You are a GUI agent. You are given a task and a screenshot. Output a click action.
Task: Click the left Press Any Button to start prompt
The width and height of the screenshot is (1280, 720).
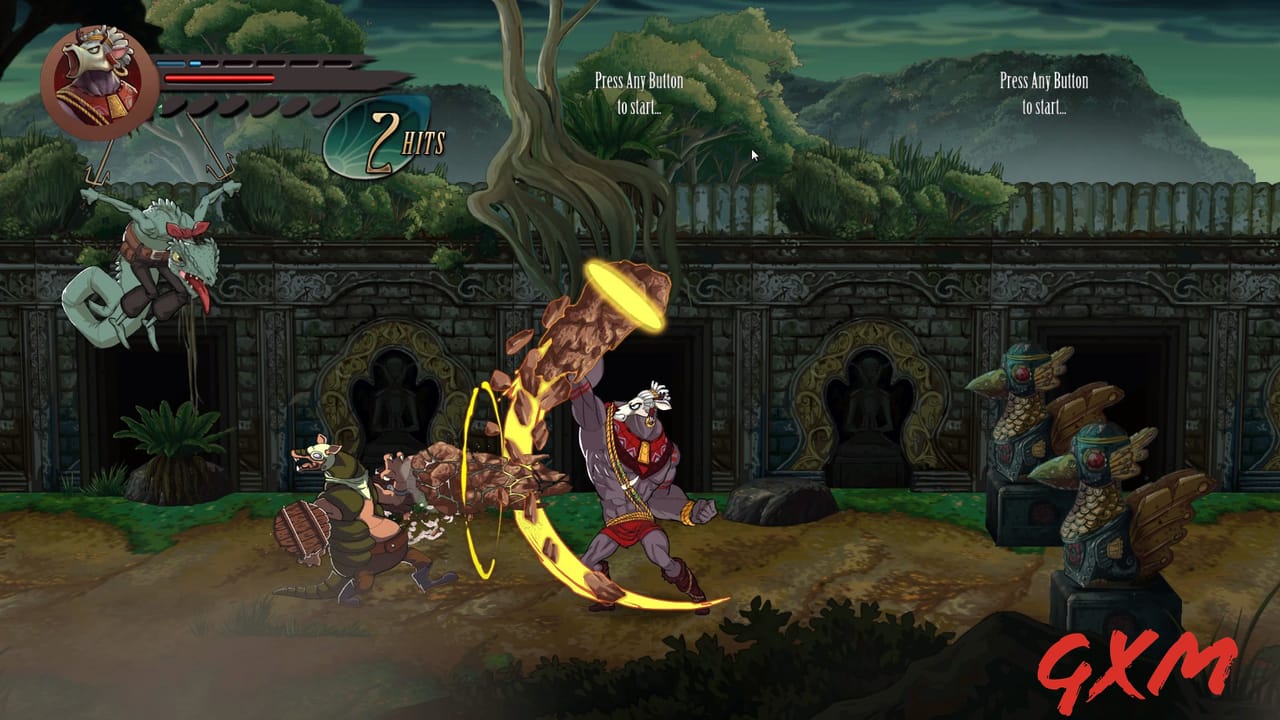pos(639,91)
